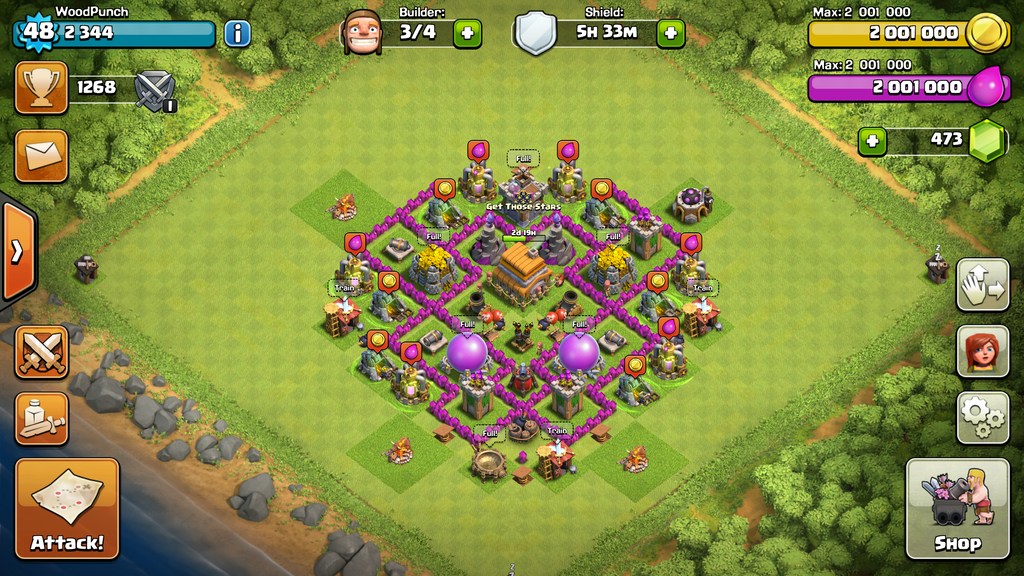Expand the orange side chat arrow tab
Viewport: 1024px width, 576px height.
tap(18, 251)
